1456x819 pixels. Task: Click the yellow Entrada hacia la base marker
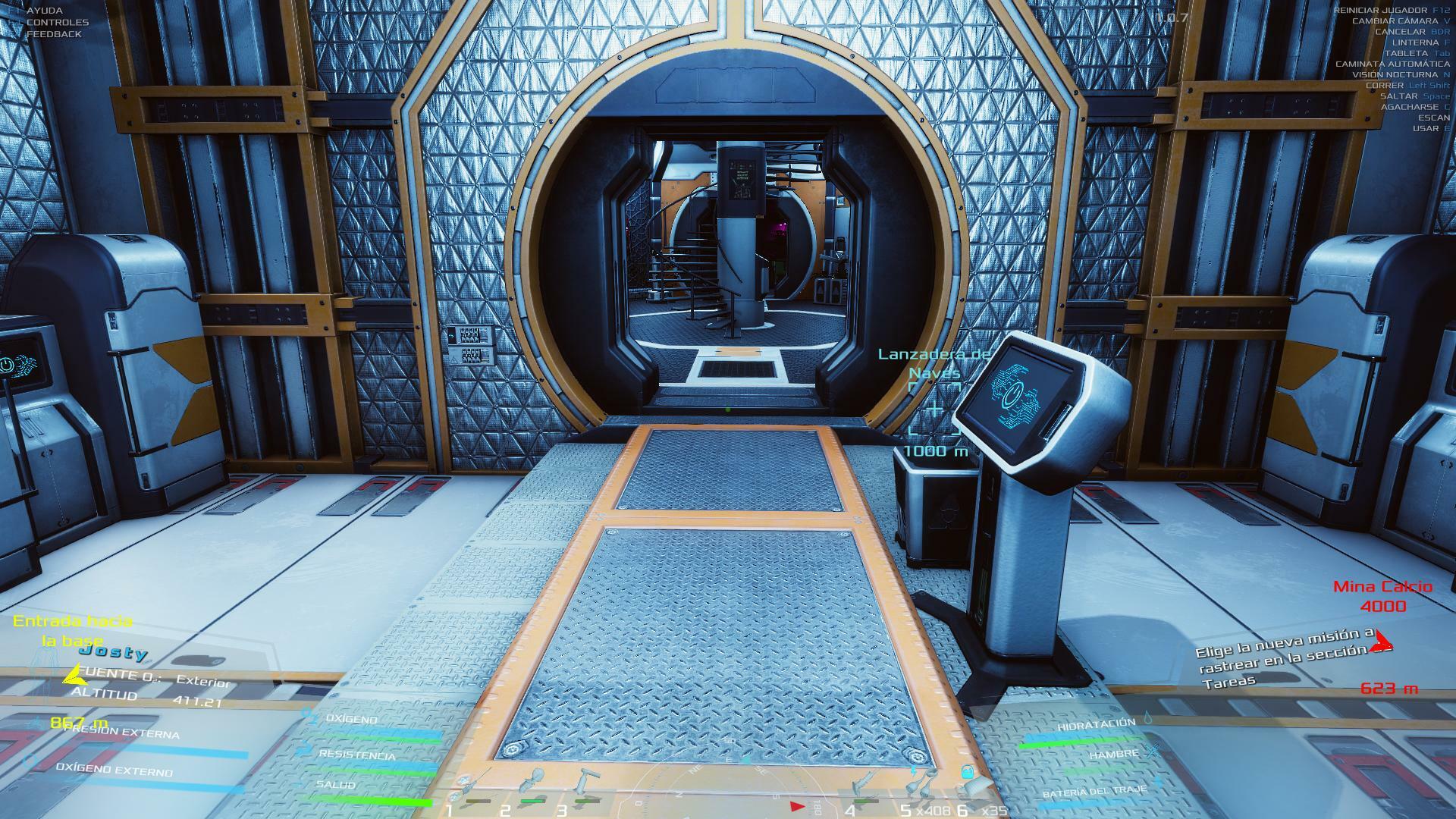click(72, 631)
